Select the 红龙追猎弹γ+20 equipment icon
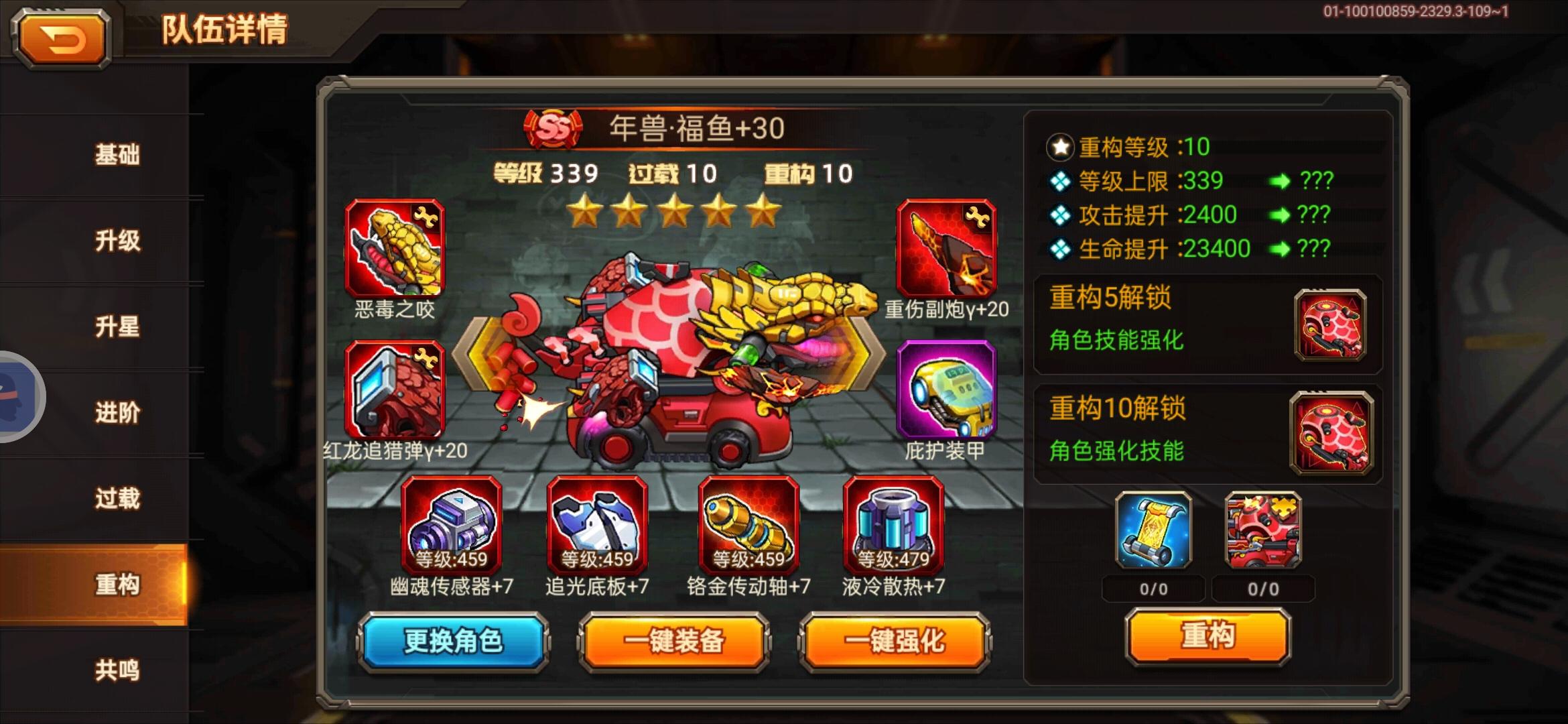1568x724 pixels. coord(393,389)
